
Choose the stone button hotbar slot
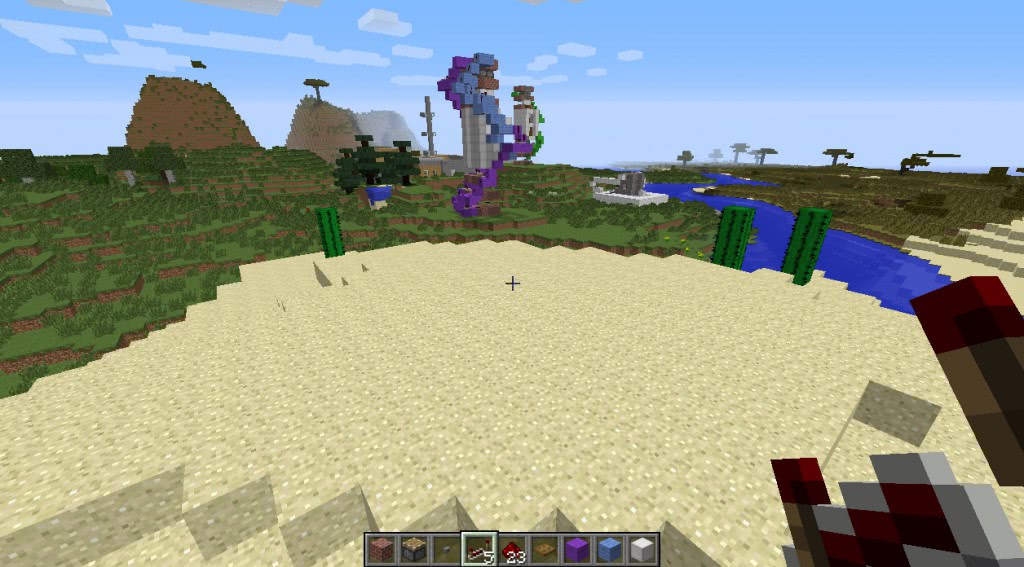coord(447,549)
